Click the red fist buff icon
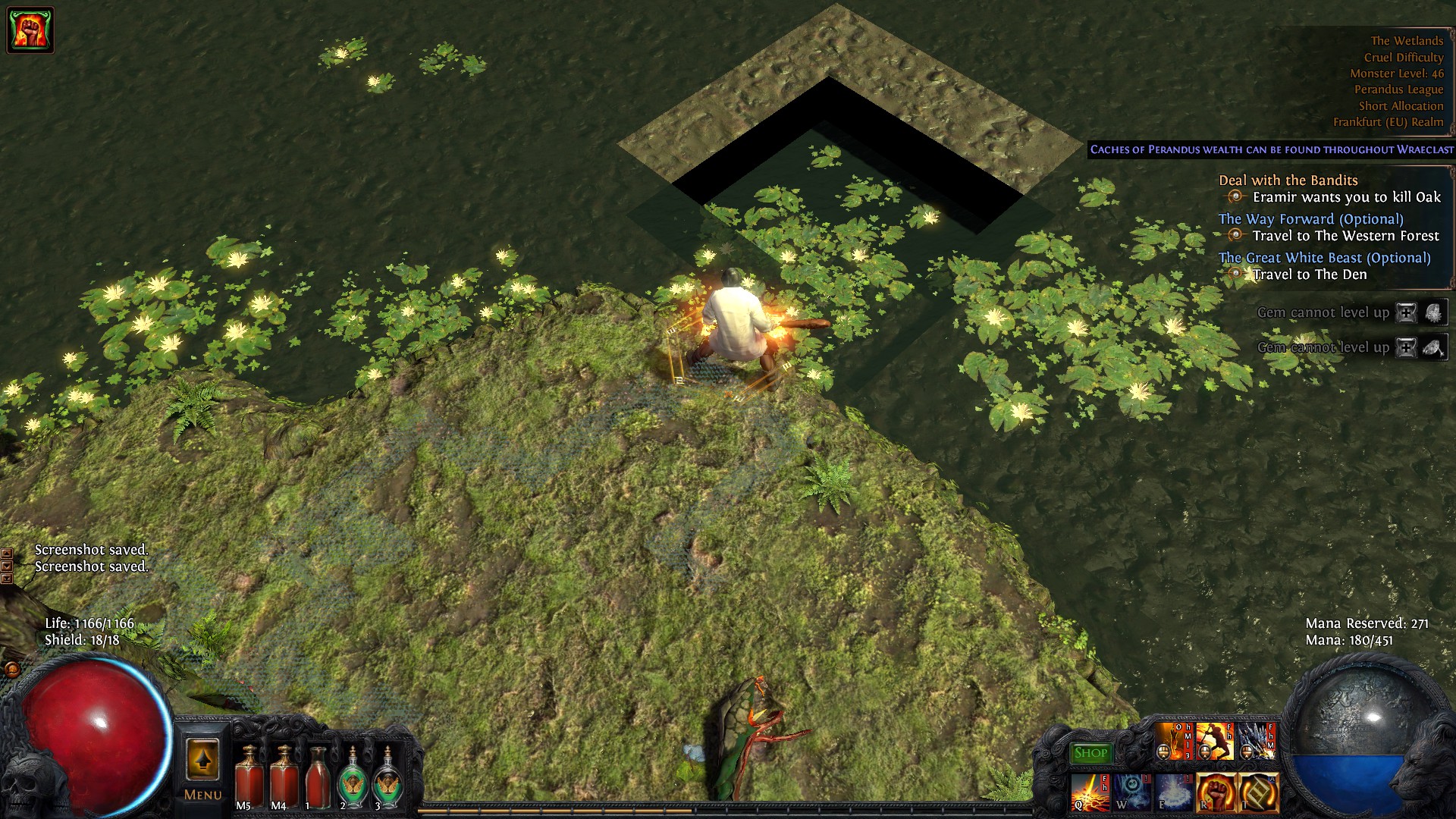 click(30, 30)
